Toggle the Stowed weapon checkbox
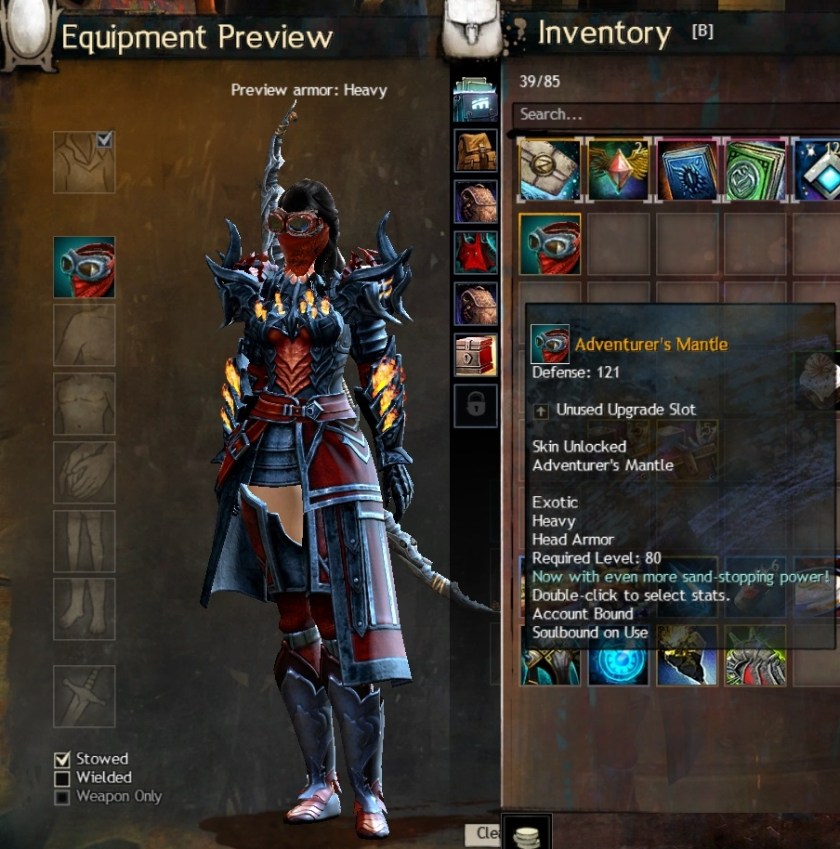 point(62,759)
